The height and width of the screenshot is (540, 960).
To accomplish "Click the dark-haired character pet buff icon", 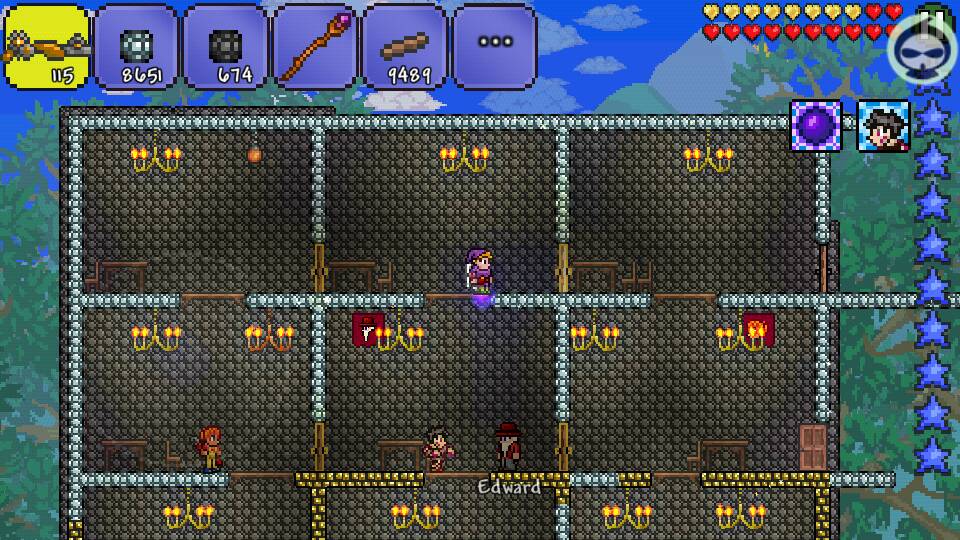I will [882, 126].
